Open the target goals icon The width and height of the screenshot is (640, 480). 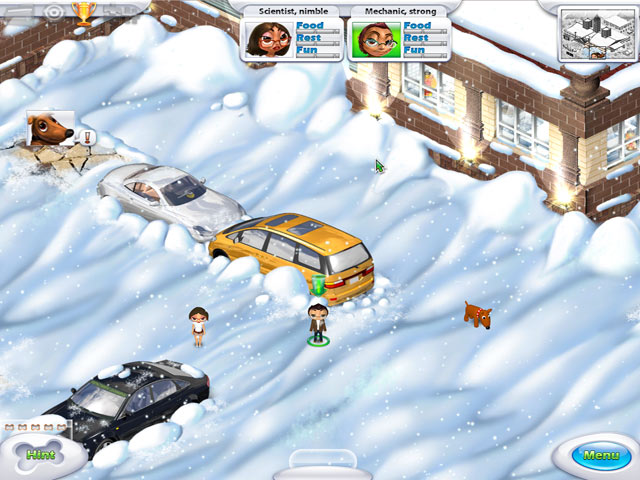[53, 11]
